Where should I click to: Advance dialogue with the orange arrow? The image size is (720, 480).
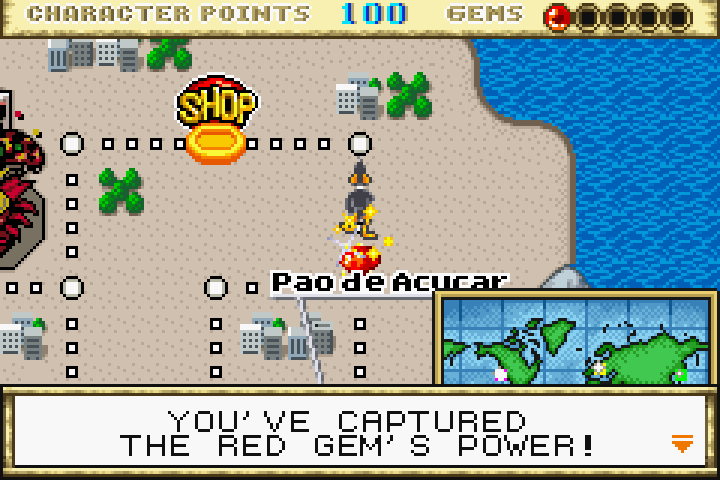[682, 444]
